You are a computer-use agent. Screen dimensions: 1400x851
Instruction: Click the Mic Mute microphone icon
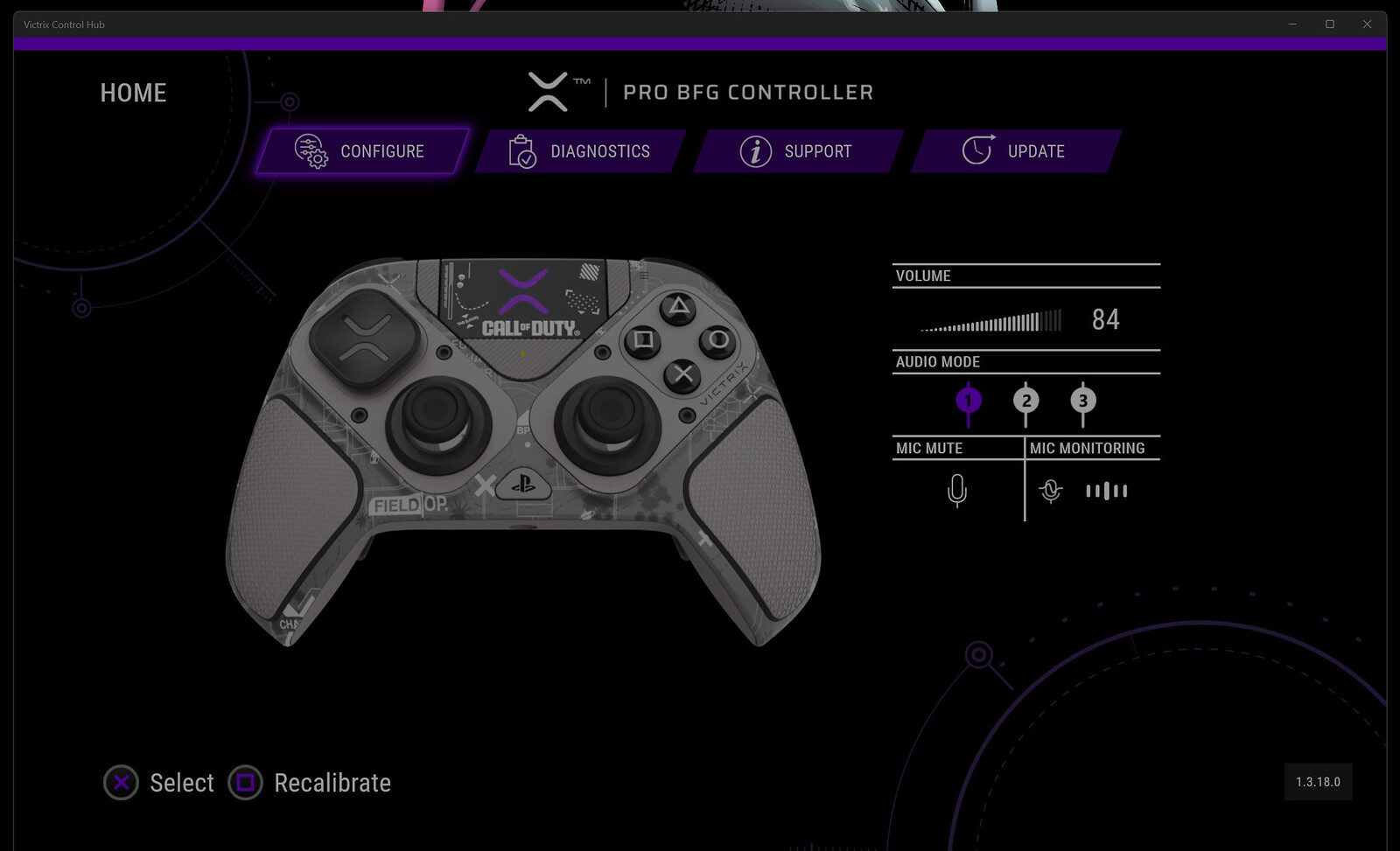click(x=959, y=491)
